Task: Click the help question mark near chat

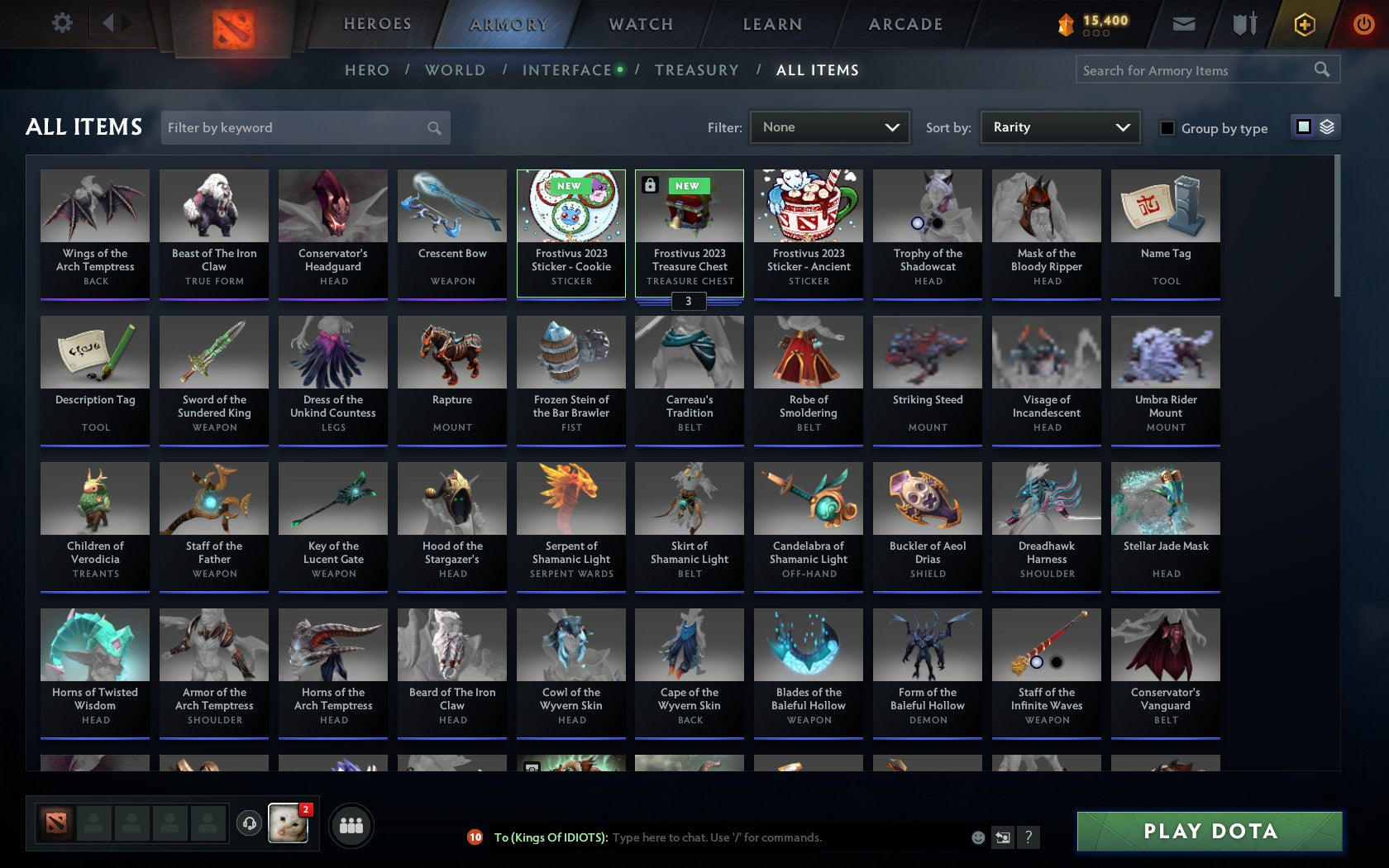Action: 1028,837
